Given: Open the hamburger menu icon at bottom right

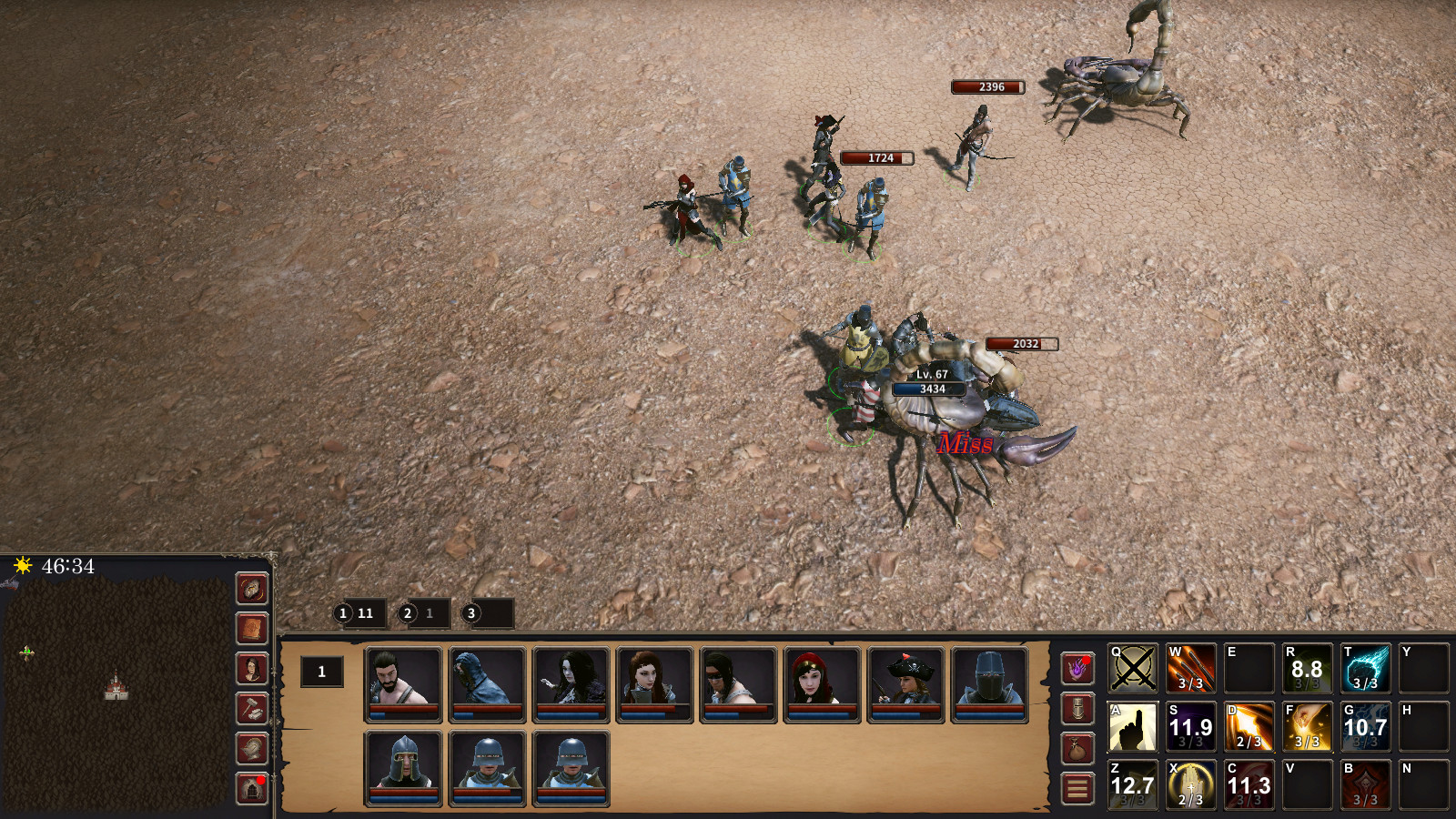Looking at the screenshot, I should [1077, 784].
